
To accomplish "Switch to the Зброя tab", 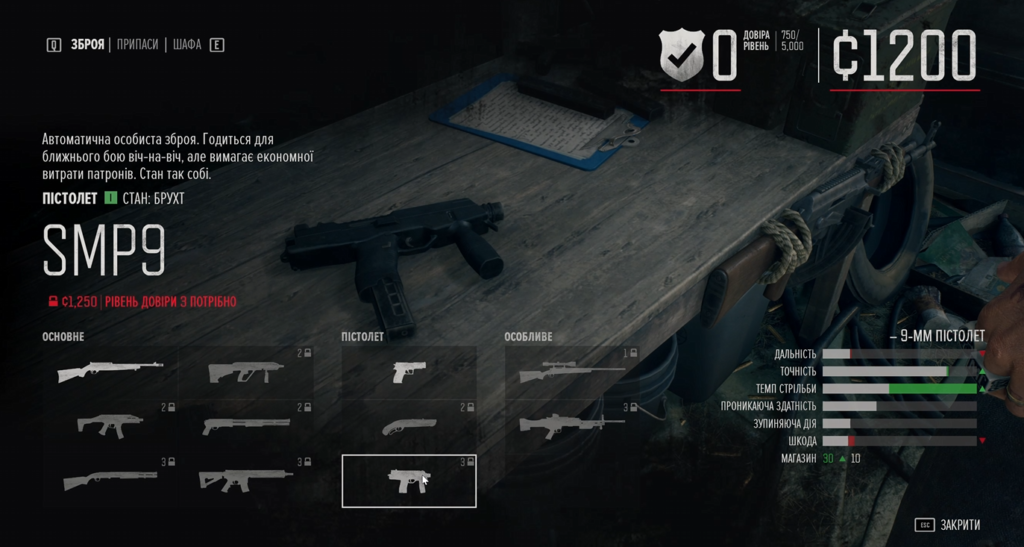I will [x=88, y=45].
